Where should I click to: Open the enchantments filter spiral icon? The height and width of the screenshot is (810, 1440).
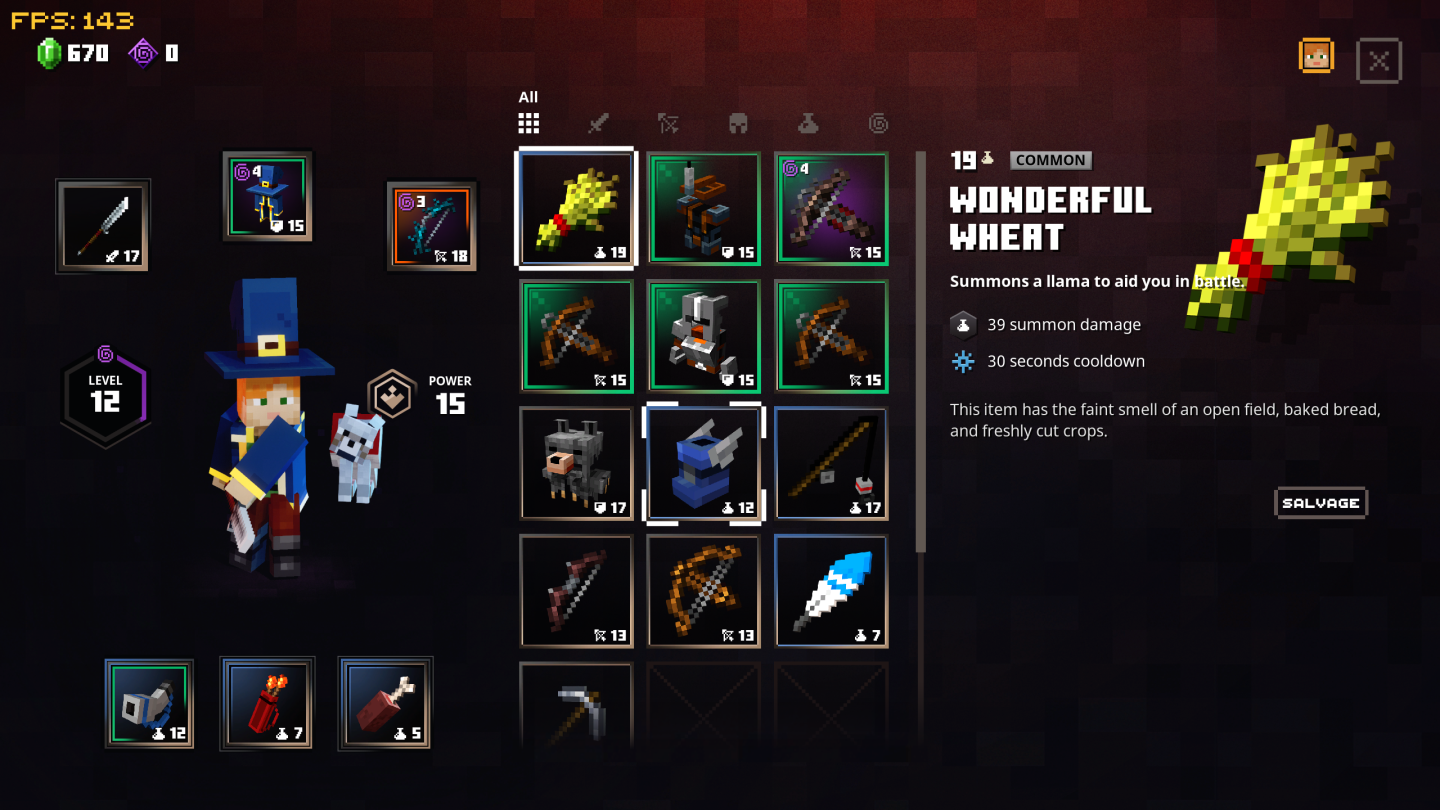point(878,122)
